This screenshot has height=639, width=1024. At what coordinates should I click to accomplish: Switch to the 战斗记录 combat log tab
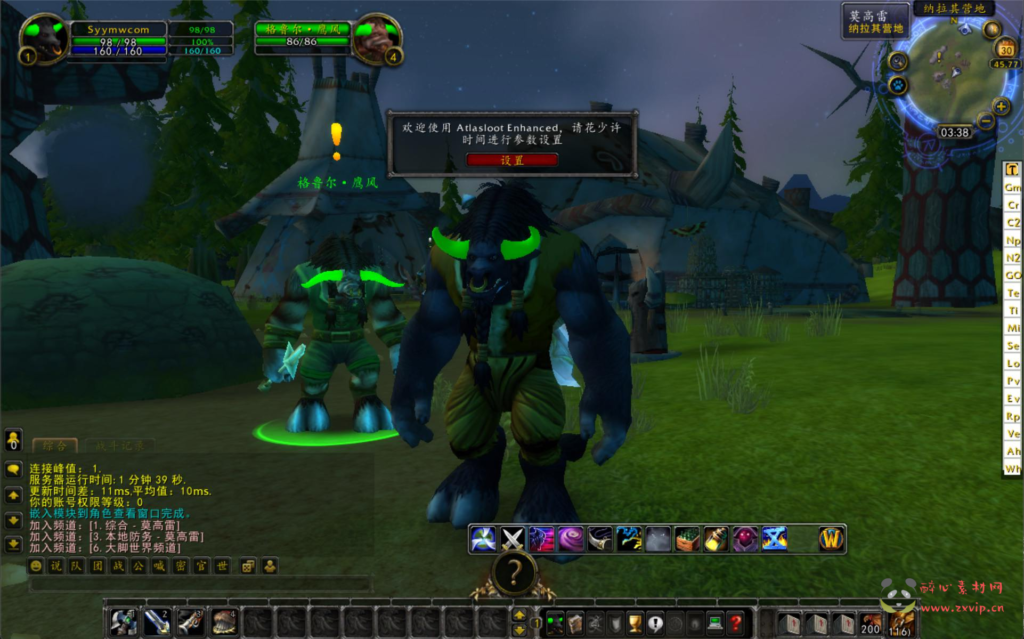point(120,446)
